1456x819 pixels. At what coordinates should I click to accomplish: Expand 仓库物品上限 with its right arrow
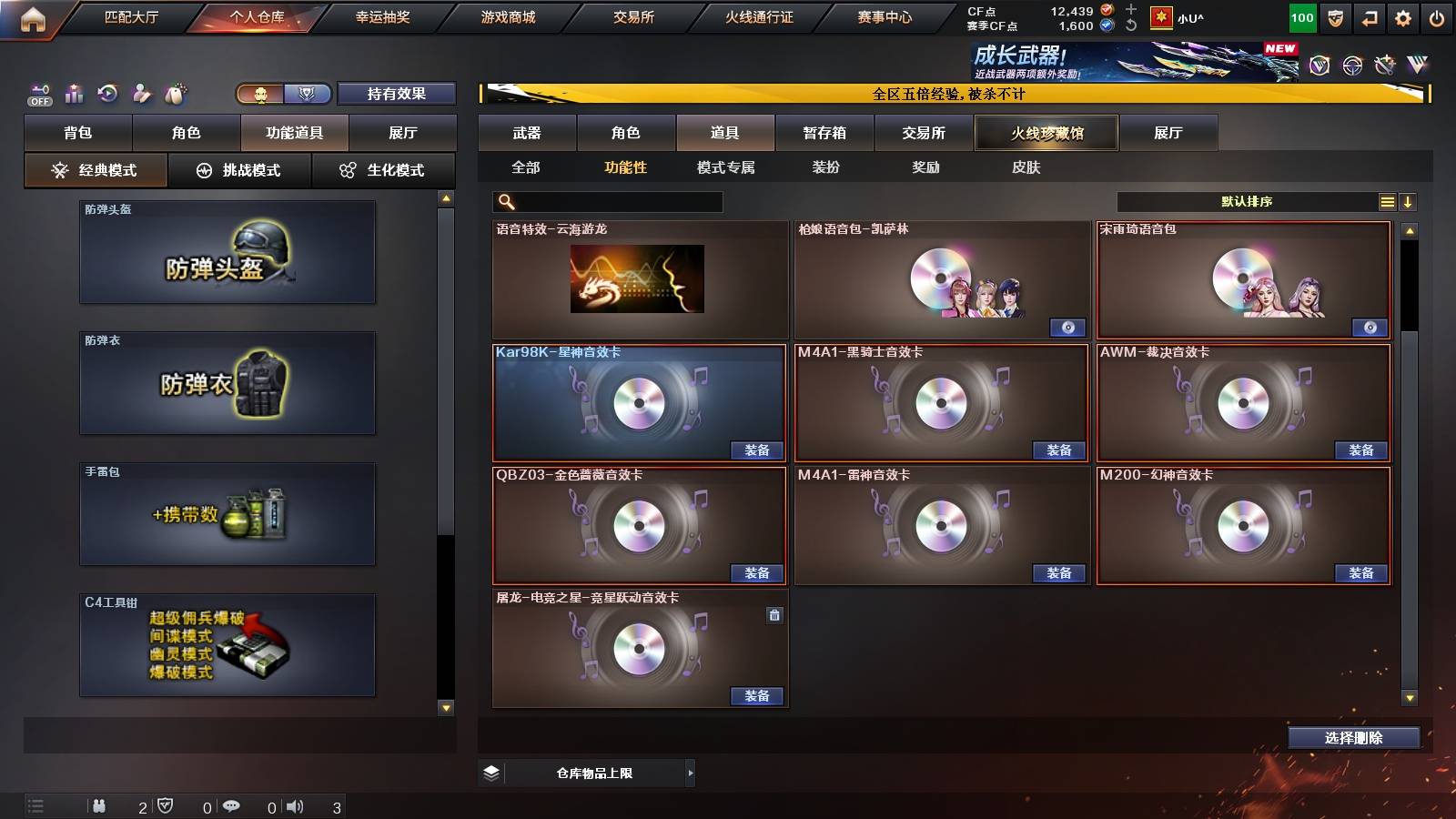pyautogui.click(x=689, y=773)
